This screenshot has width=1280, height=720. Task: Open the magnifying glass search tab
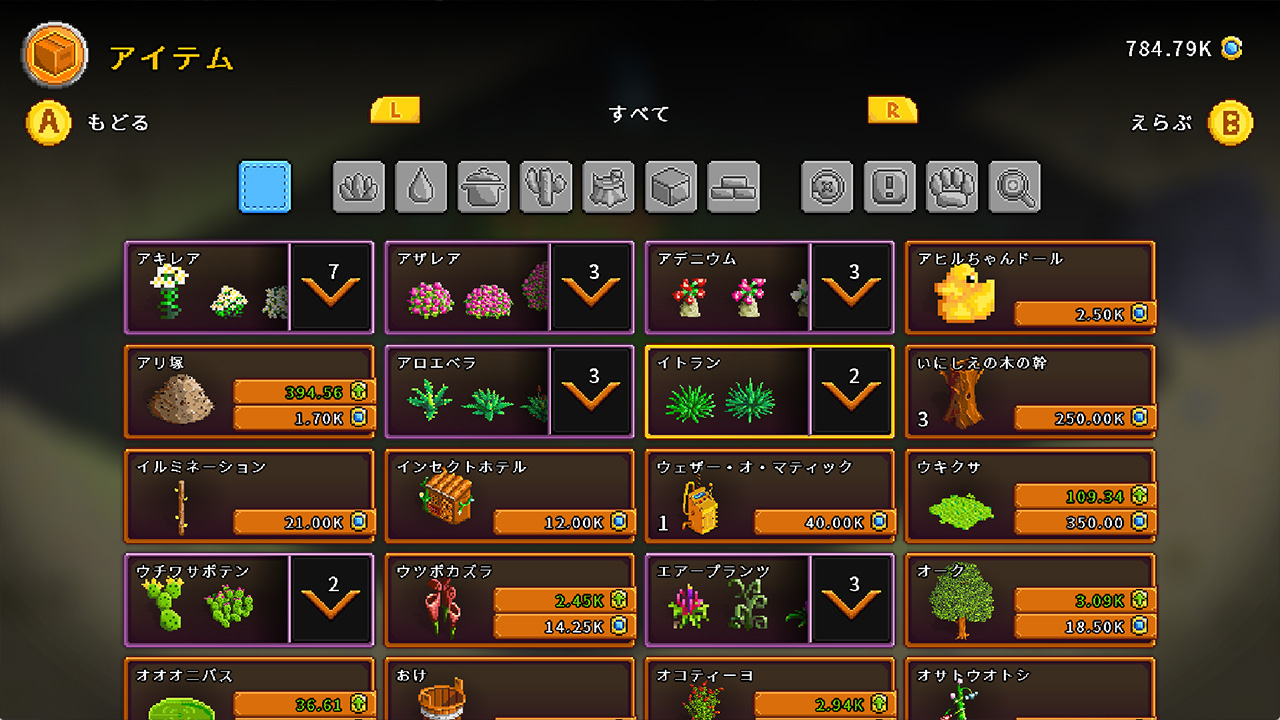click(1014, 187)
